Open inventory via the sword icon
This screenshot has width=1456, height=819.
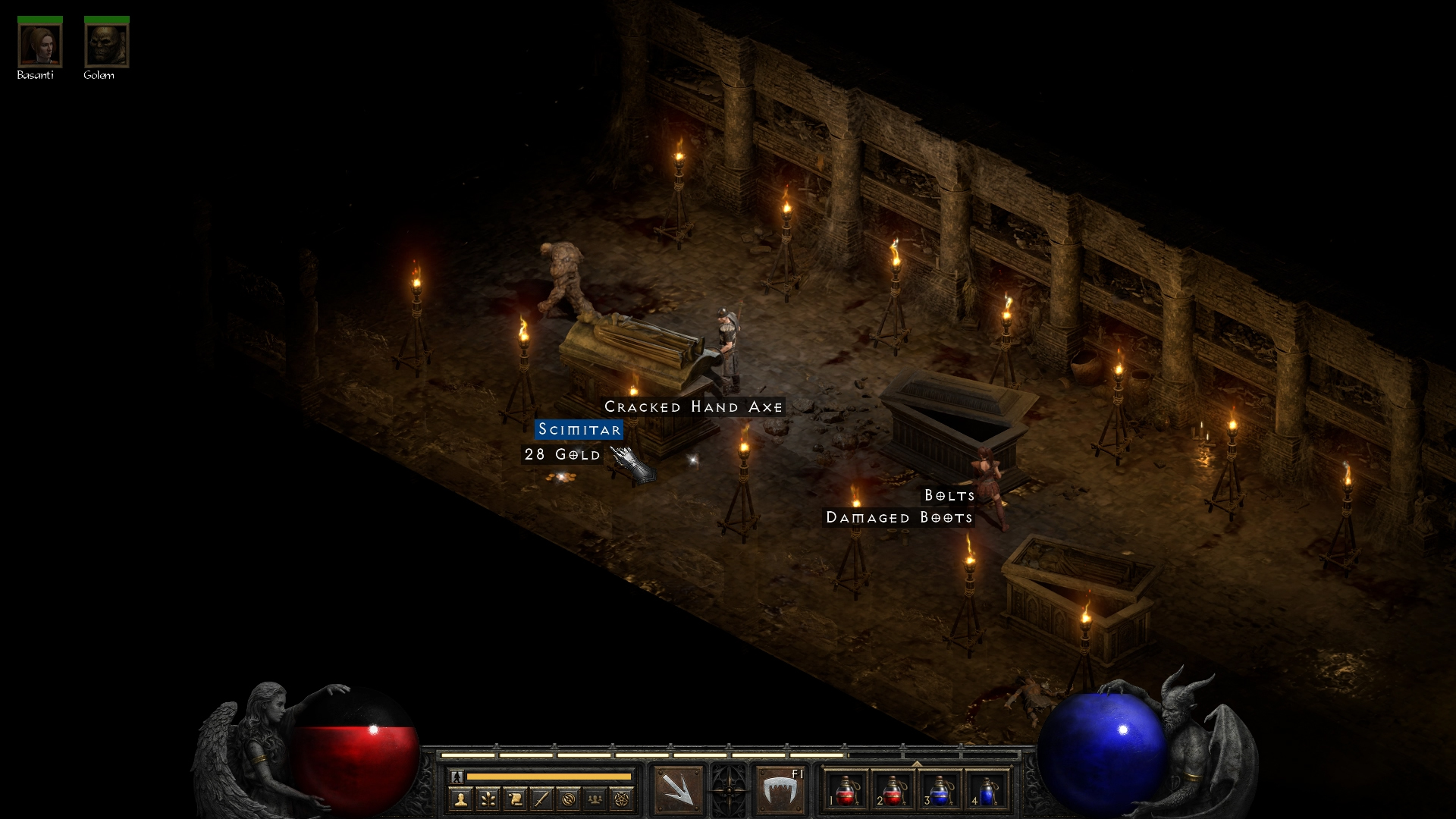(x=541, y=799)
